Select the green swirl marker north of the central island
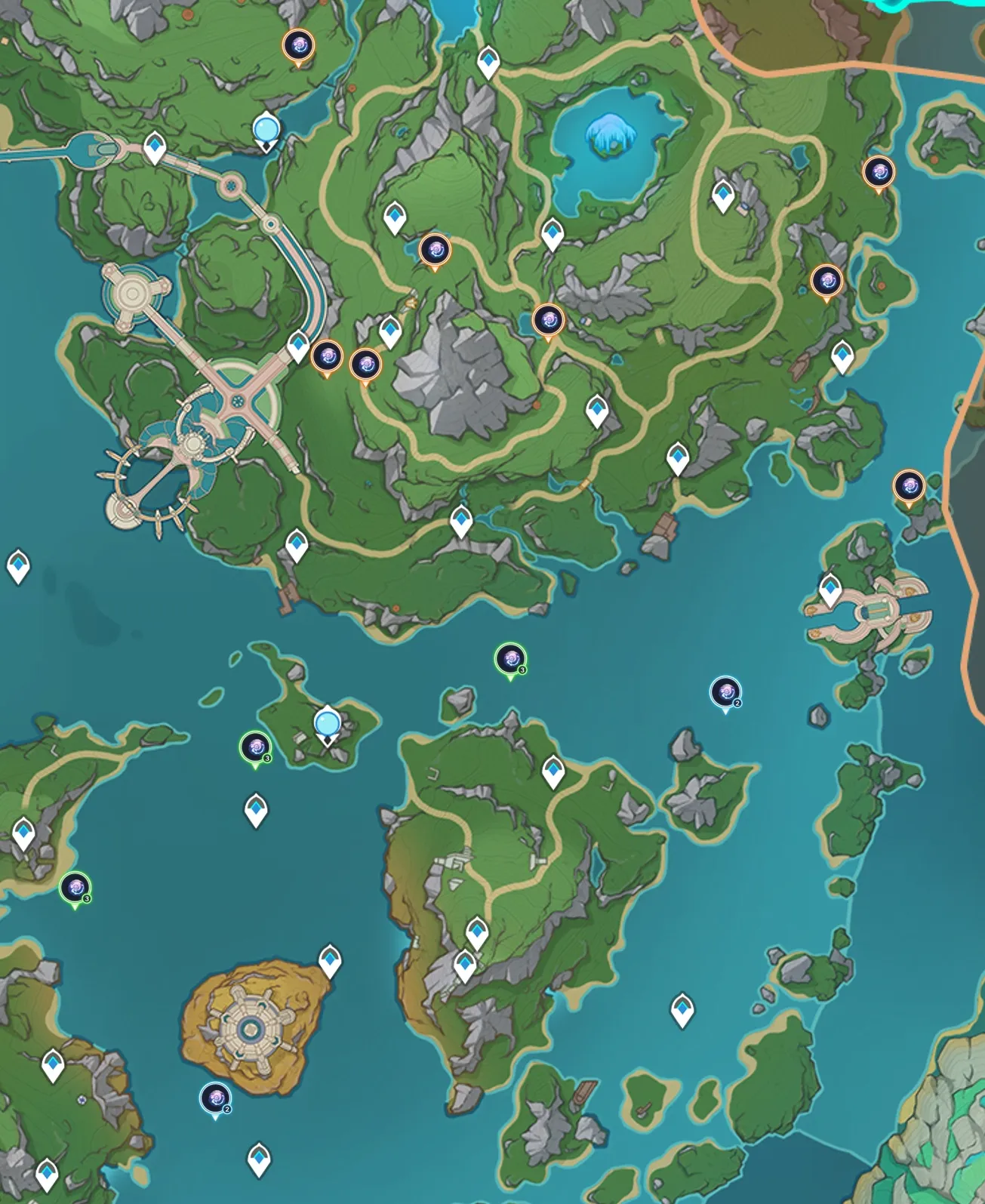Image resolution: width=985 pixels, height=1204 pixels. [x=510, y=659]
